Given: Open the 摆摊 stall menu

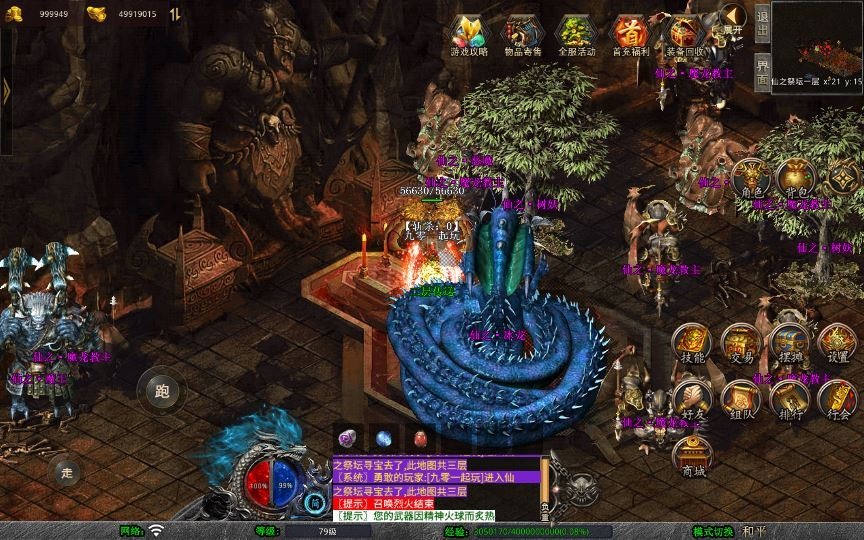Looking at the screenshot, I should click(x=789, y=345).
